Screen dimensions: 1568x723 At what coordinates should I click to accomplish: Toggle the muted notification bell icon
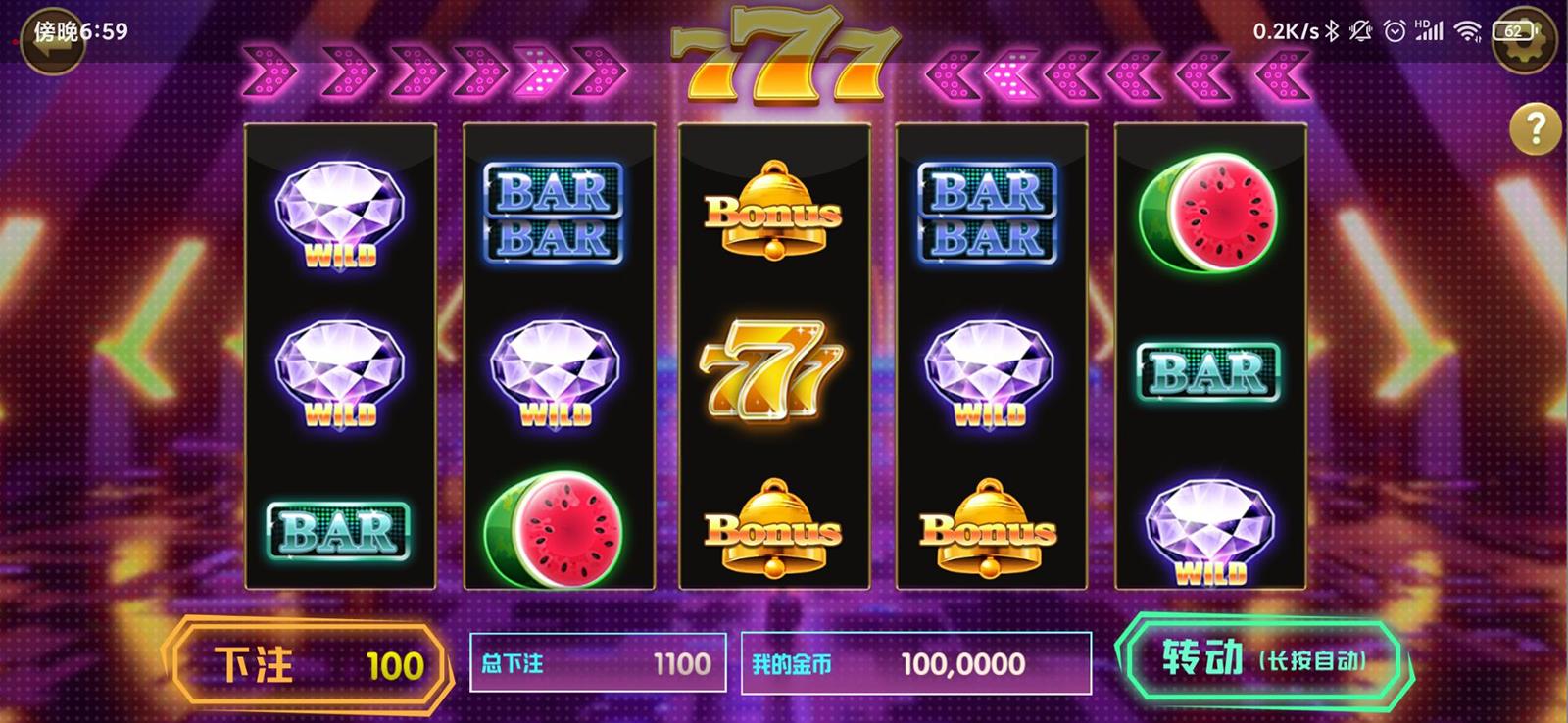(x=1358, y=28)
